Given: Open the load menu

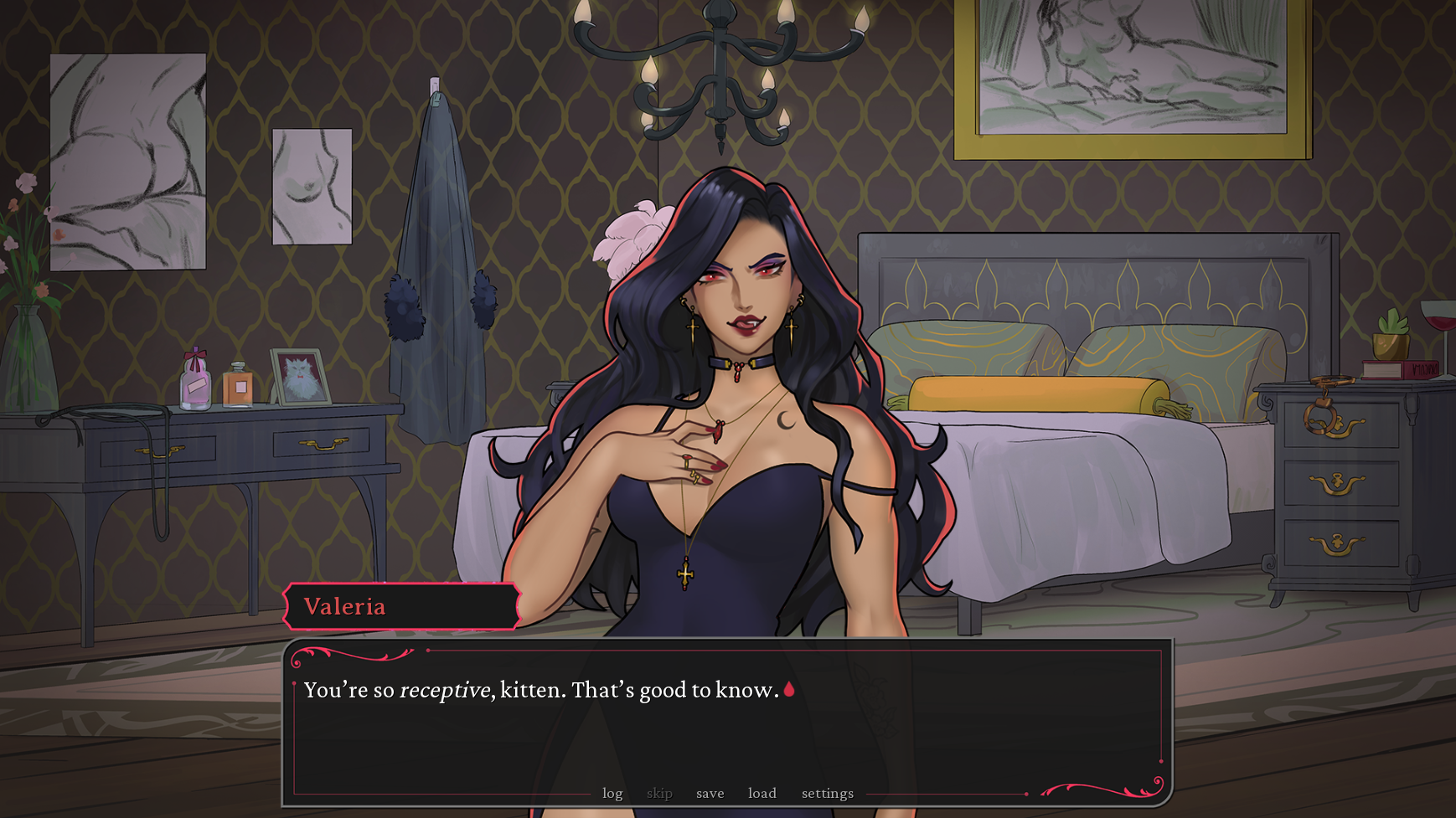Looking at the screenshot, I should pos(762,793).
